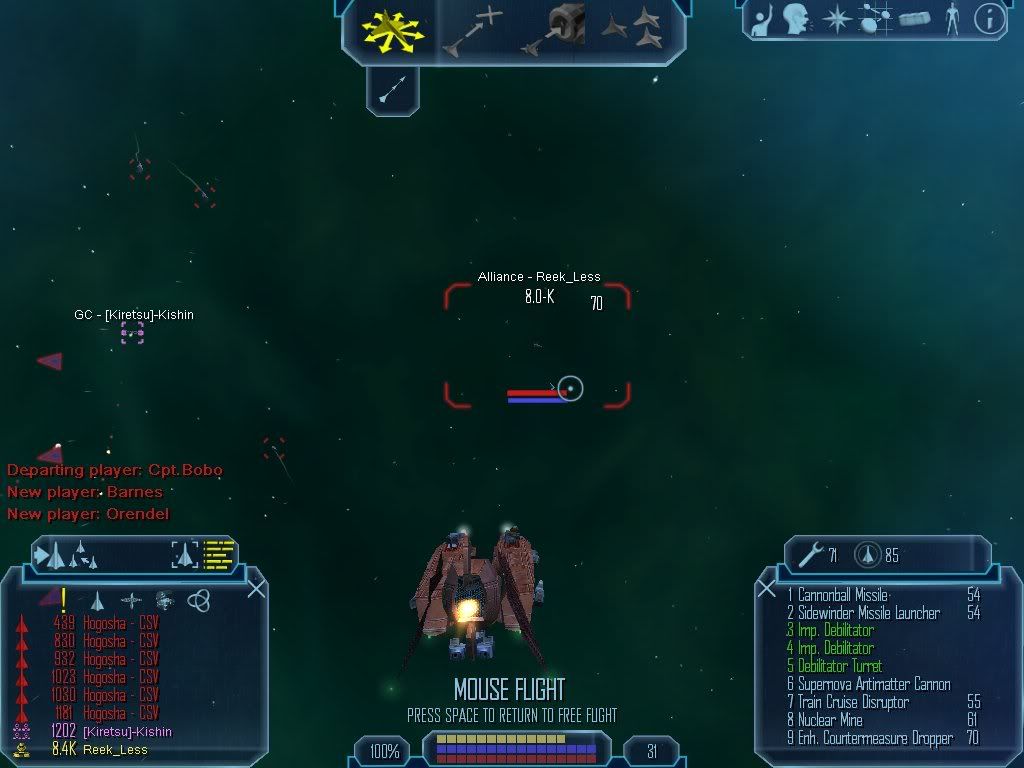Select the go-to maneuver icon

[473, 30]
